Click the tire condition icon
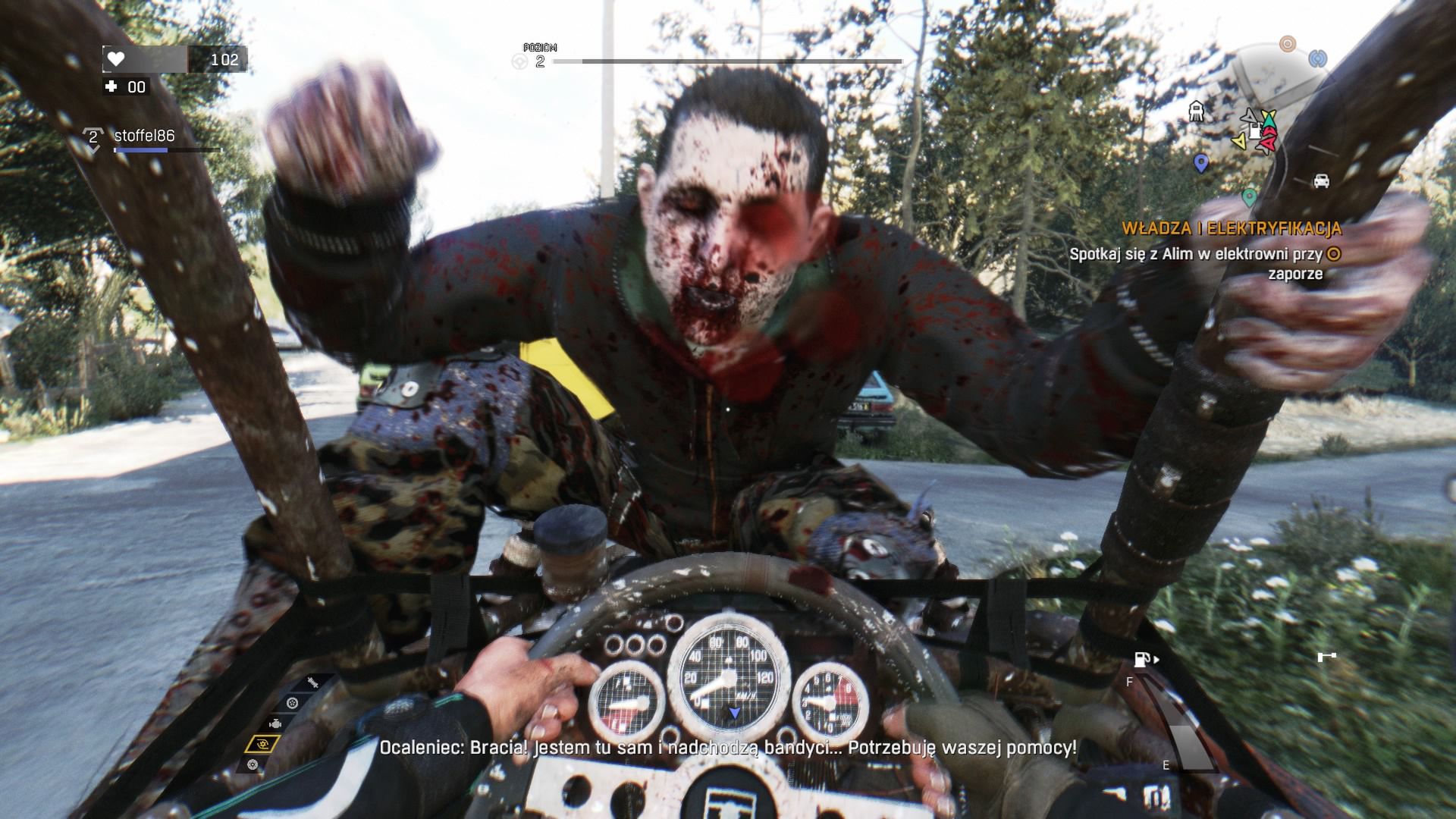The width and height of the screenshot is (1456, 819). click(x=293, y=703)
